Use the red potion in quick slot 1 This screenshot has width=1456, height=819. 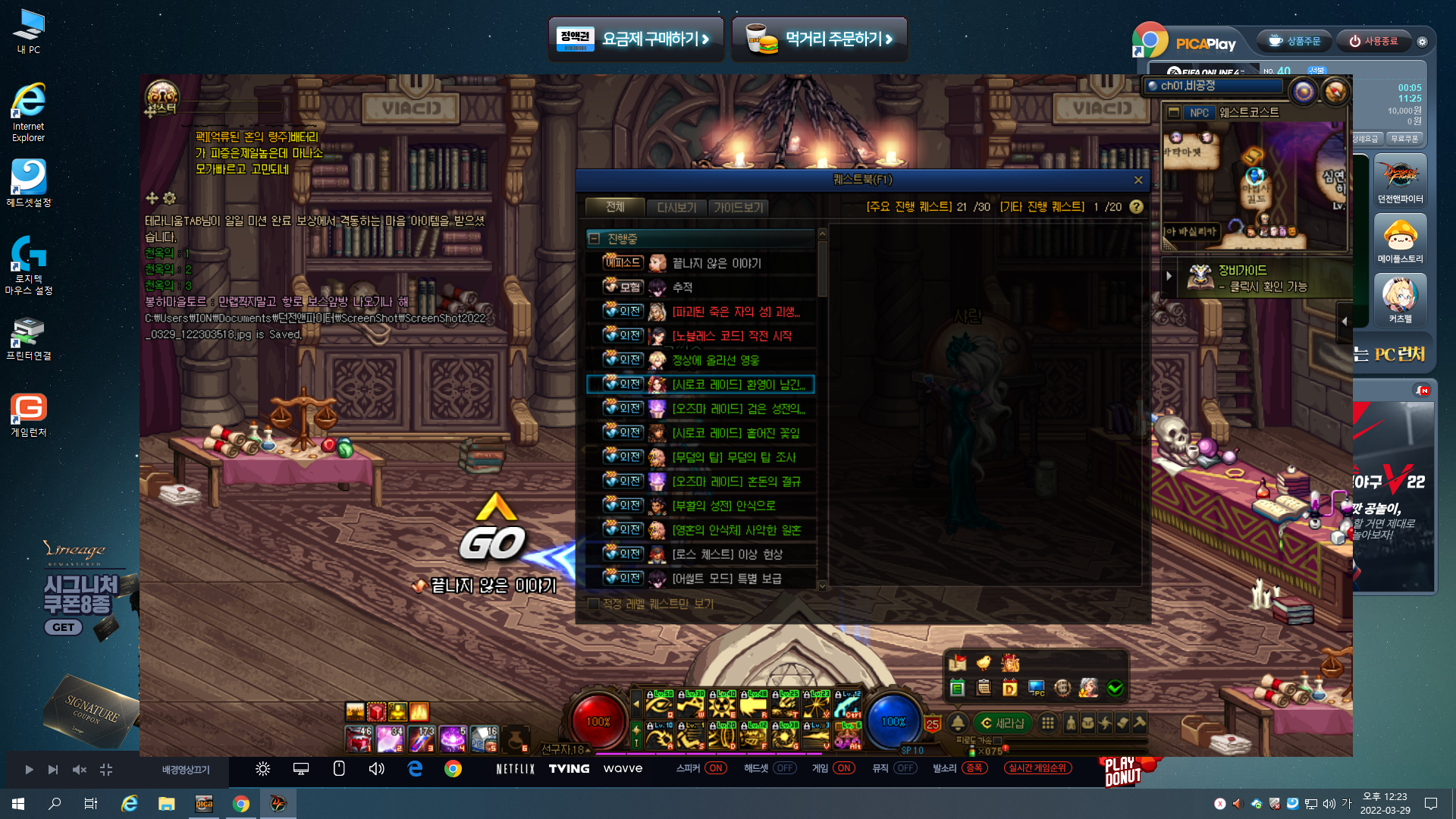(359, 739)
